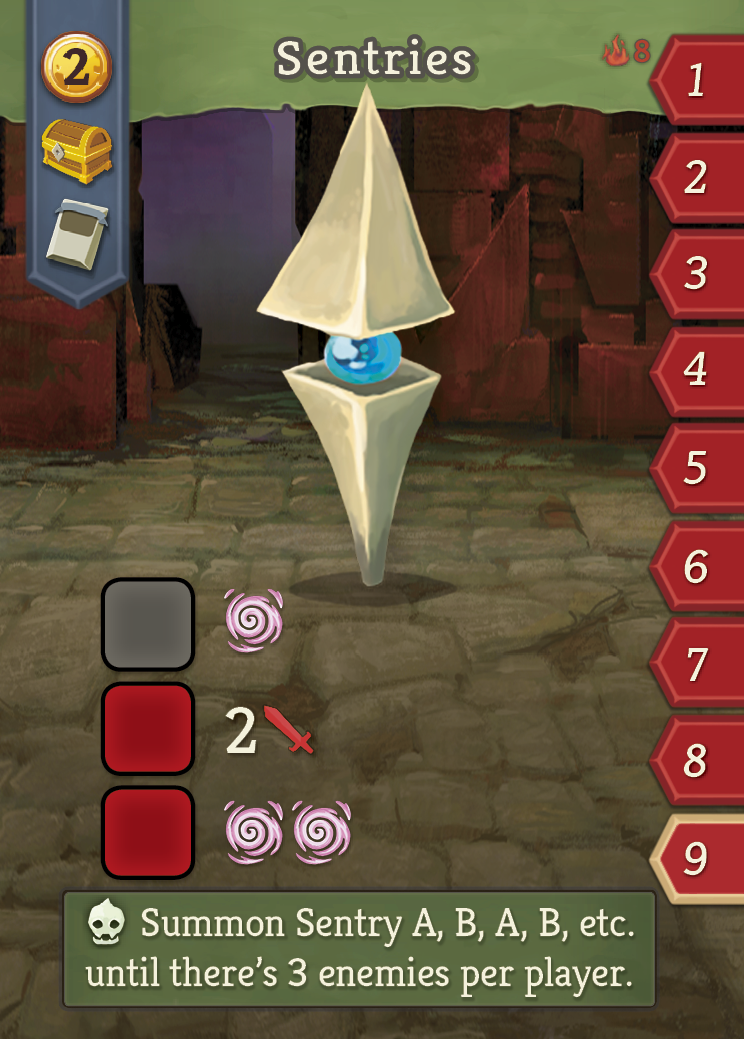Select the gray action slot

click(148, 625)
